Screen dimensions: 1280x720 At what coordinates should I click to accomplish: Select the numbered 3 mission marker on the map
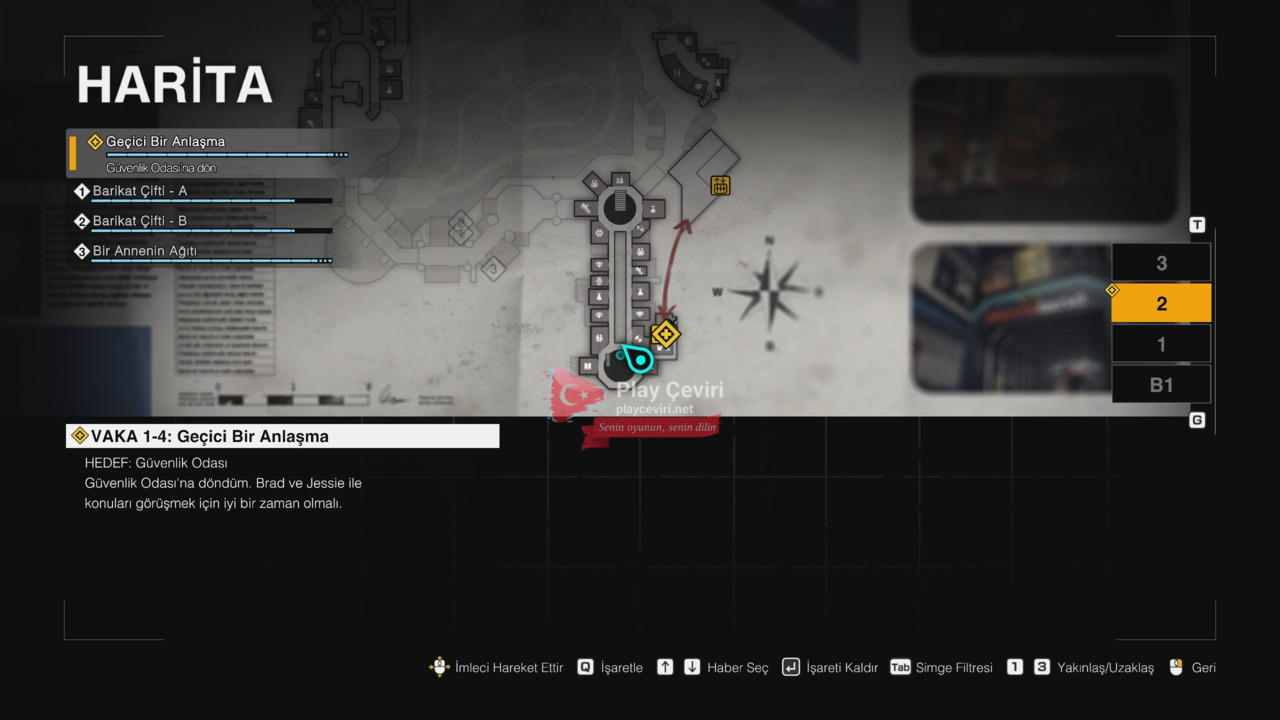tap(492, 268)
